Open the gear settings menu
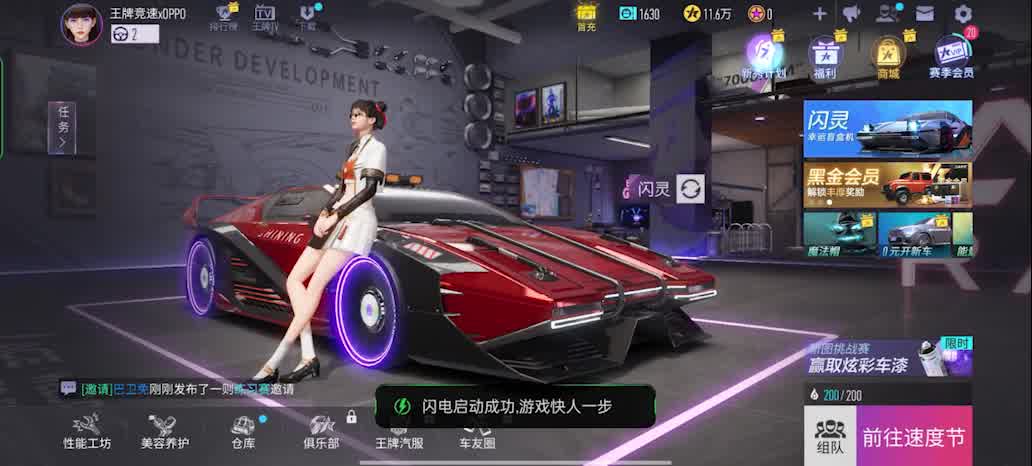Image resolution: width=1032 pixels, height=466 pixels. coord(963,14)
